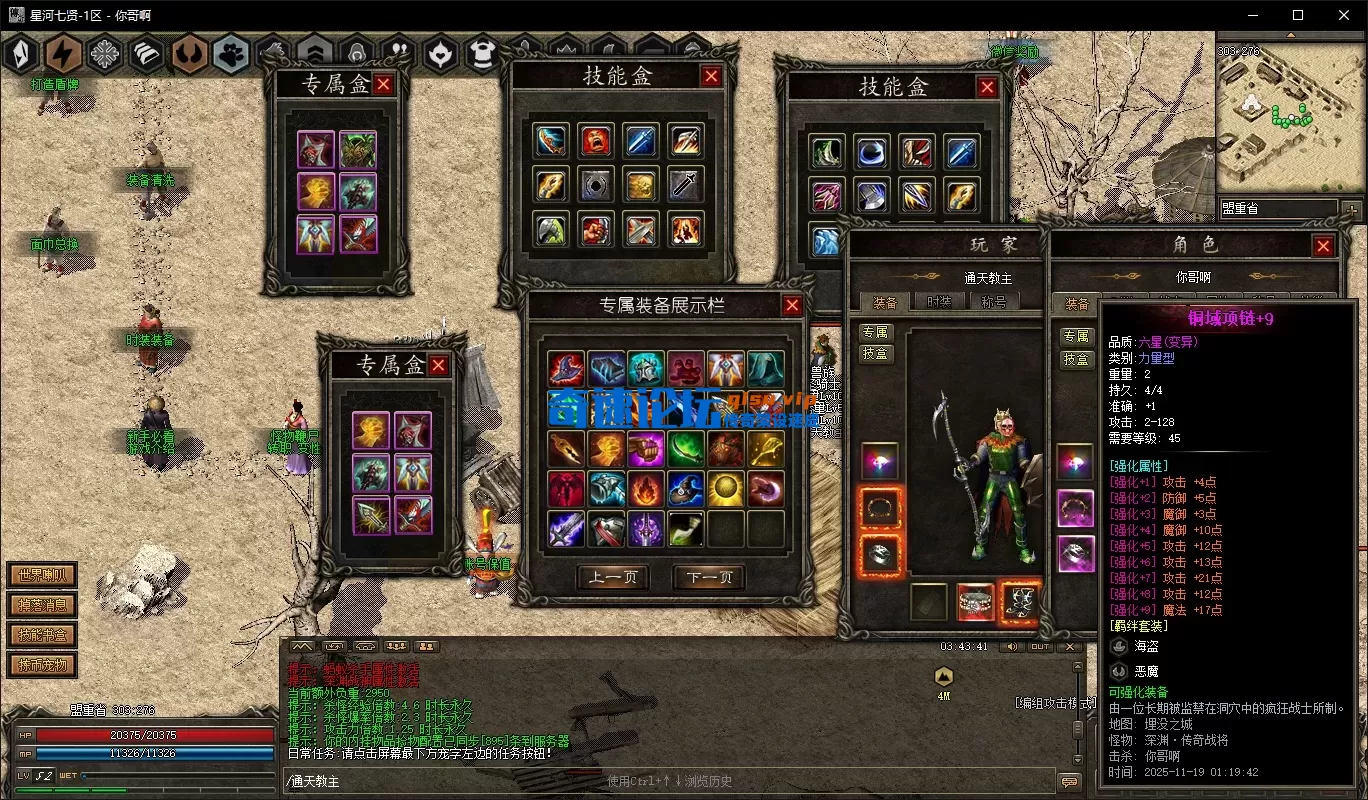The width and height of the screenshot is (1368, 800).
Task: Select the 排行宠物 pet button
Action: (41, 665)
